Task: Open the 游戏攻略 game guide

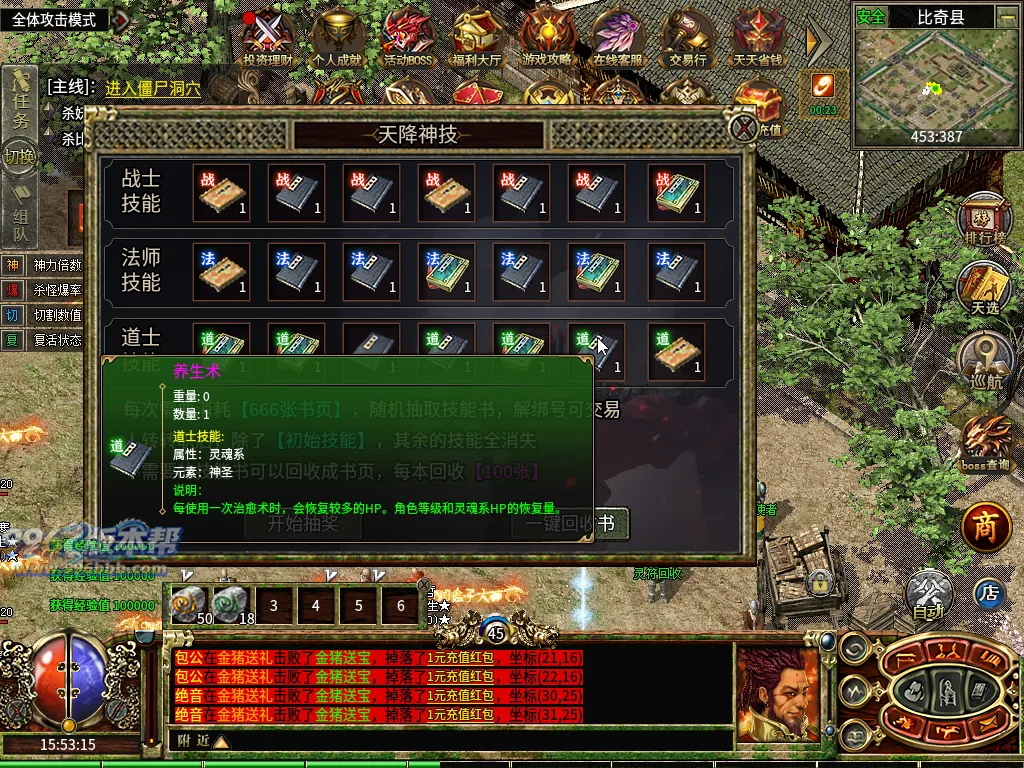Action: pos(547,38)
